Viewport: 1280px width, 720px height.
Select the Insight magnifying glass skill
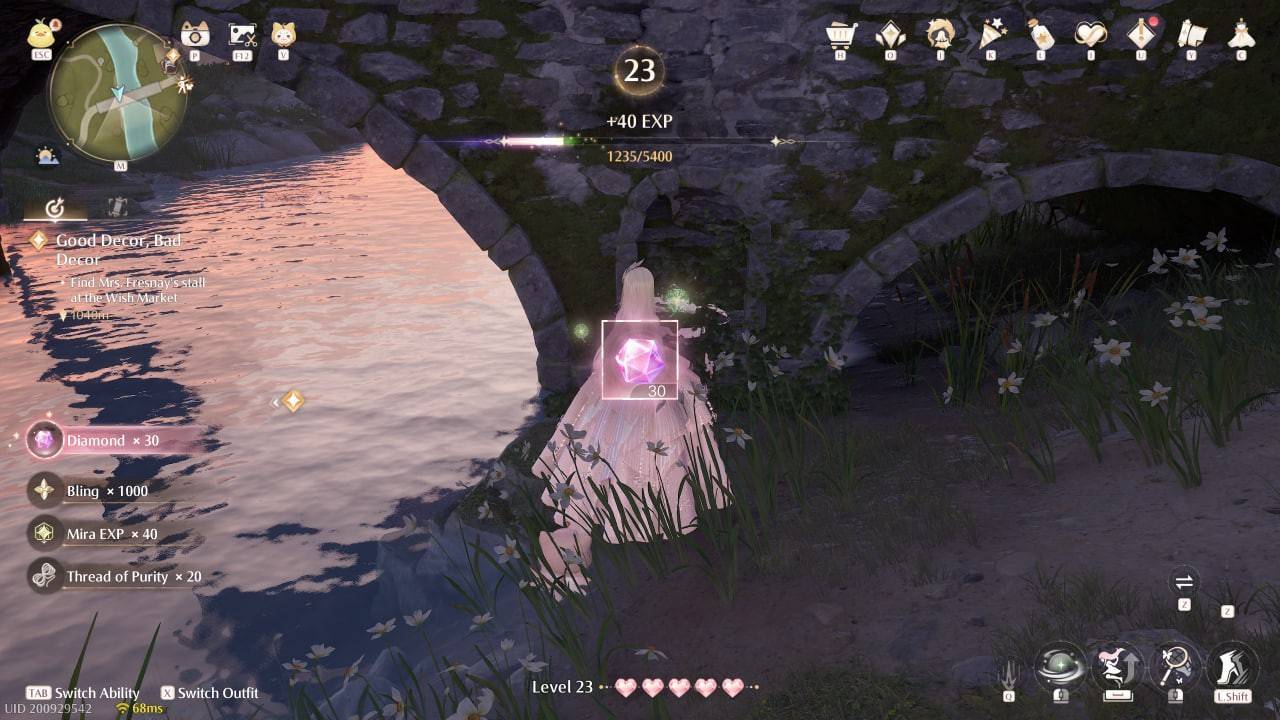coord(1173,665)
